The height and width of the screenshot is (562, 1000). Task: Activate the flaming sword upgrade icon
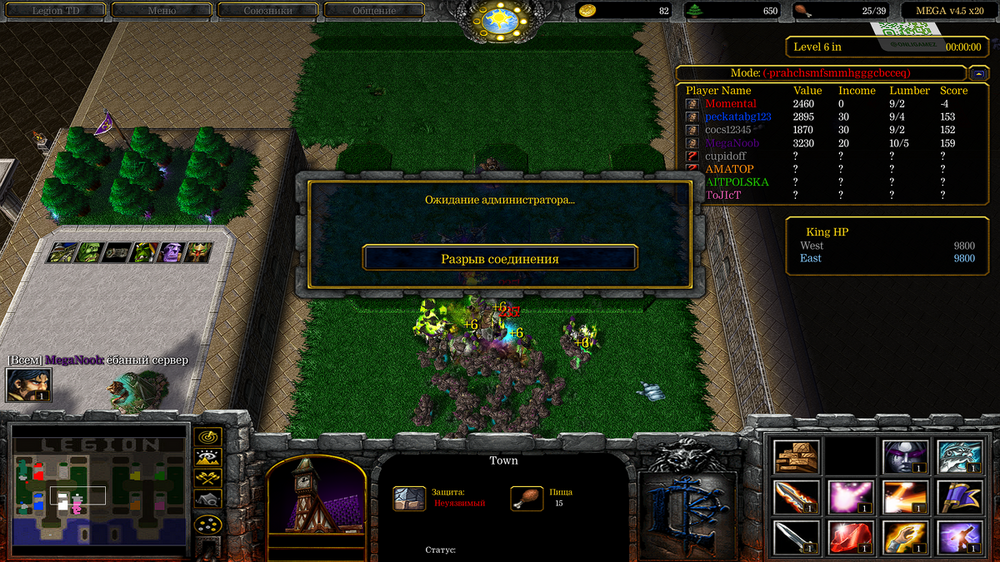(797, 496)
